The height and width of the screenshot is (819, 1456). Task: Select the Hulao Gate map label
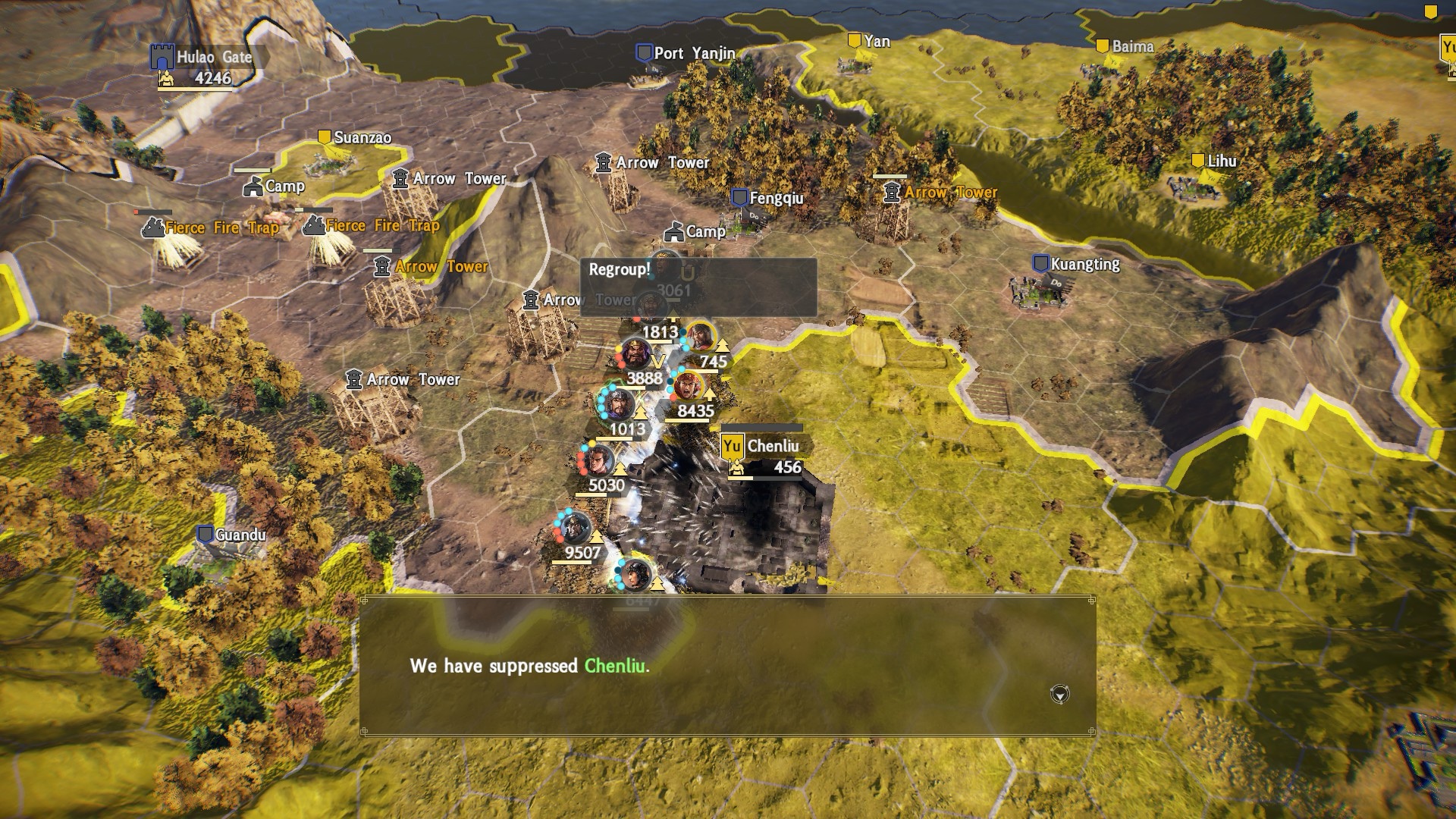coord(213,57)
